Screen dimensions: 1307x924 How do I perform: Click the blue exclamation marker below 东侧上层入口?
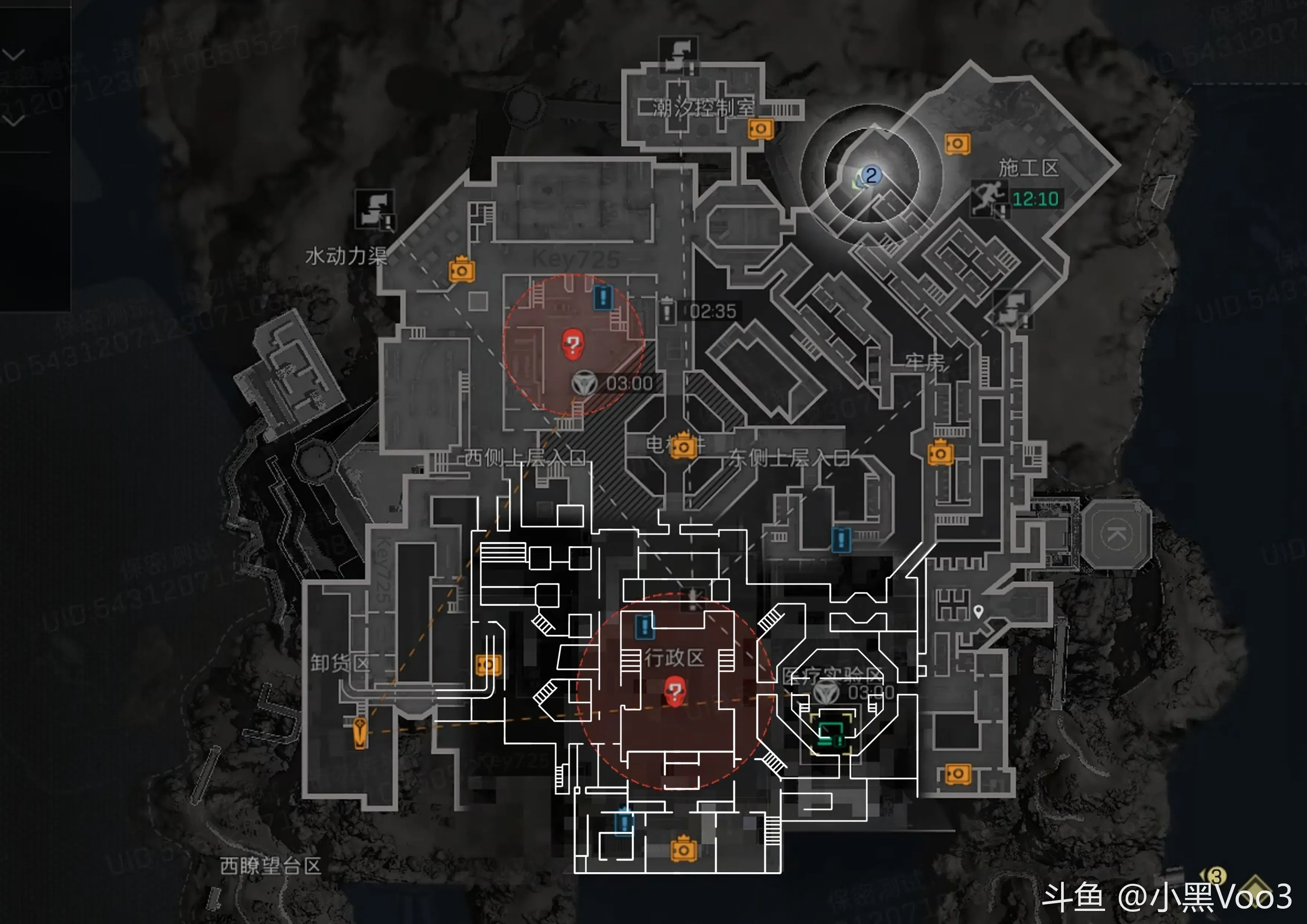[841, 539]
